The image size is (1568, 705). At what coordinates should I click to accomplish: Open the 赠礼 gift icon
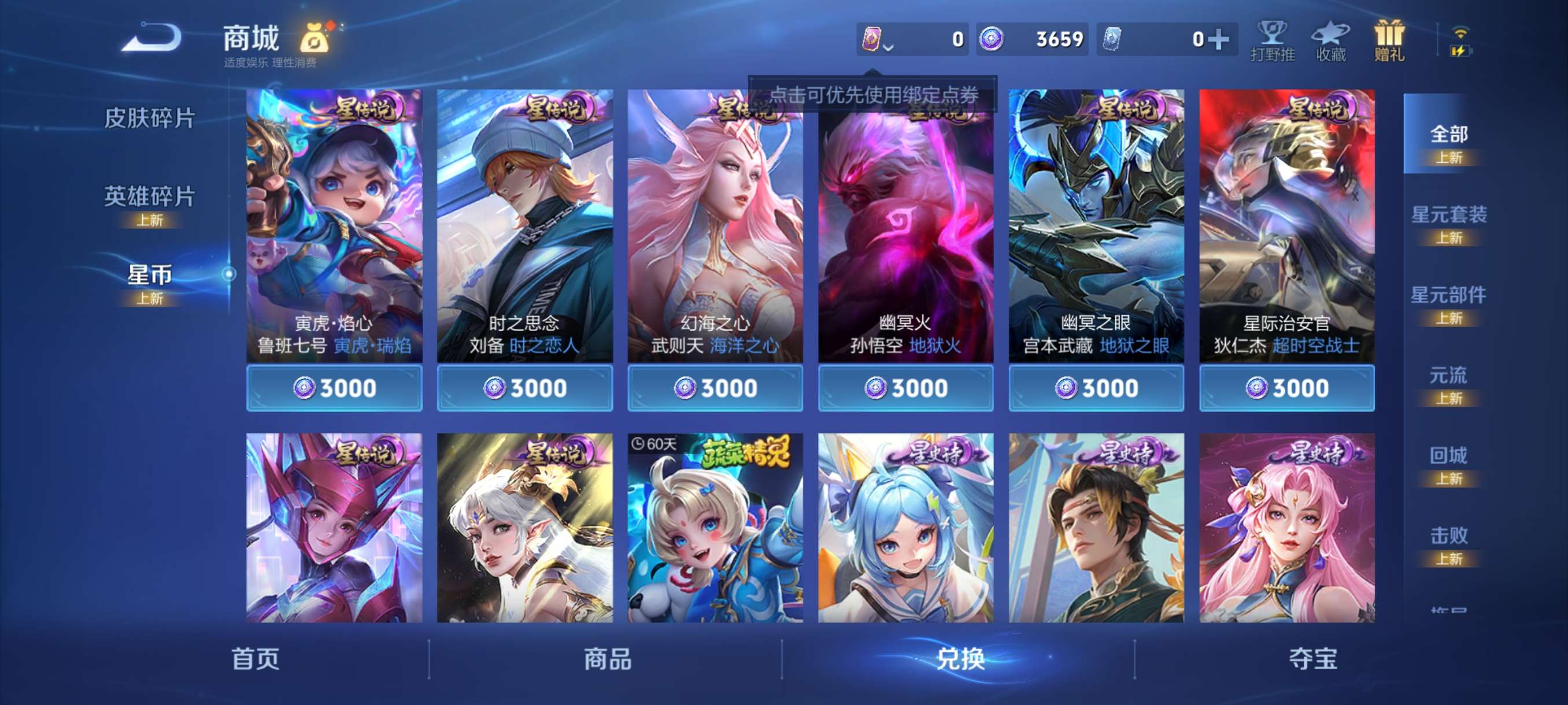click(x=1391, y=43)
